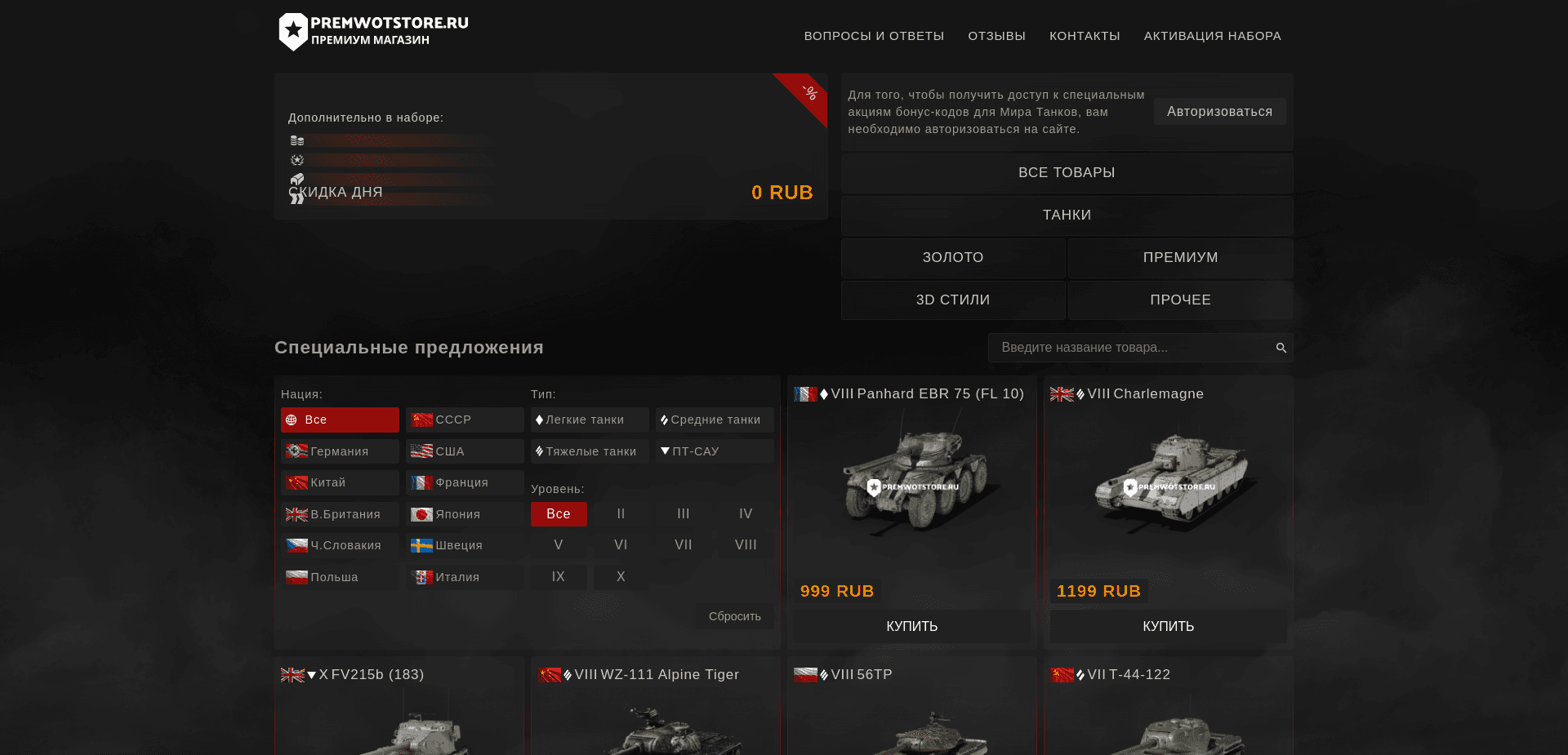Click the arrow icon on ПТ-САУ filter
This screenshot has height=755, width=1568.
click(x=665, y=451)
